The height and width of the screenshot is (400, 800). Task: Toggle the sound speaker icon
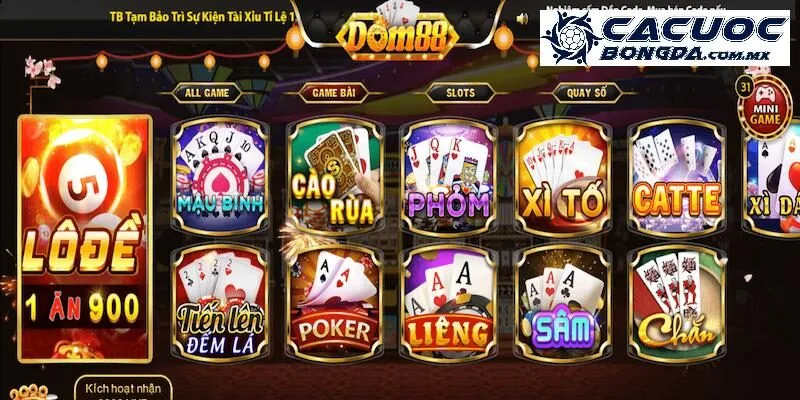click(523, 18)
